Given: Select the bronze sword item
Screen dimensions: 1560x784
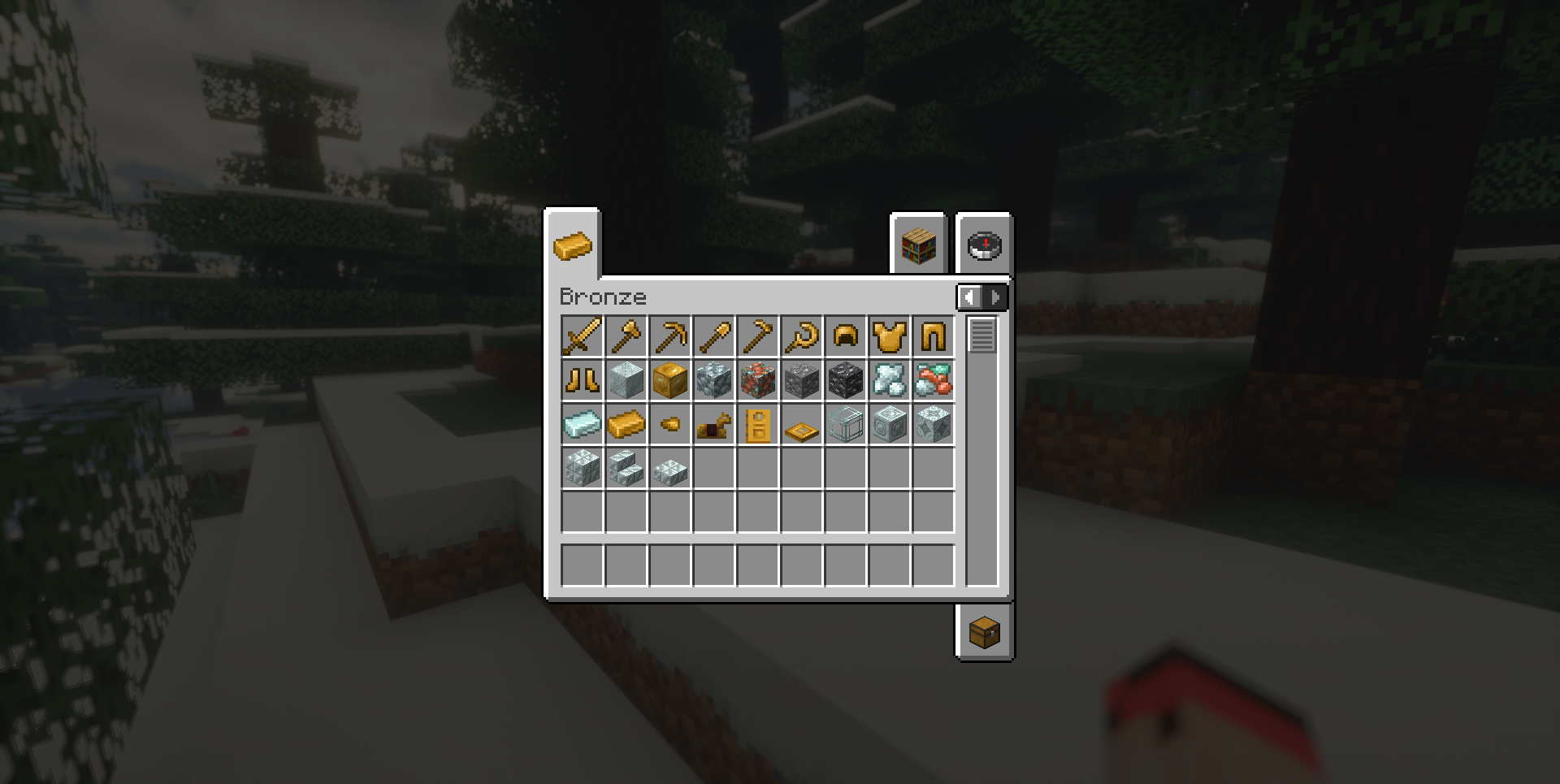Looking at the screenshot, I should click(580, 336).
